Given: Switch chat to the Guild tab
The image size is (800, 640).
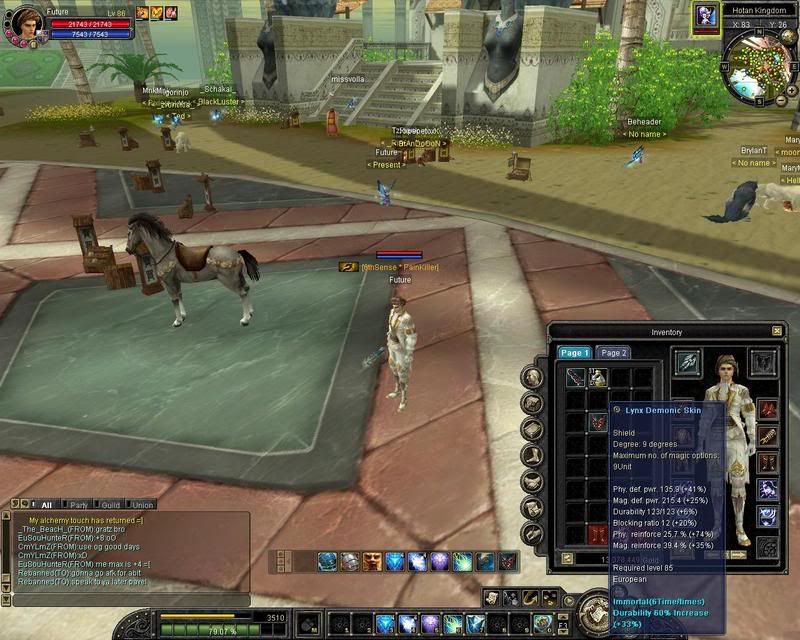Looking at the screenshot, I should tap(110, 505).
